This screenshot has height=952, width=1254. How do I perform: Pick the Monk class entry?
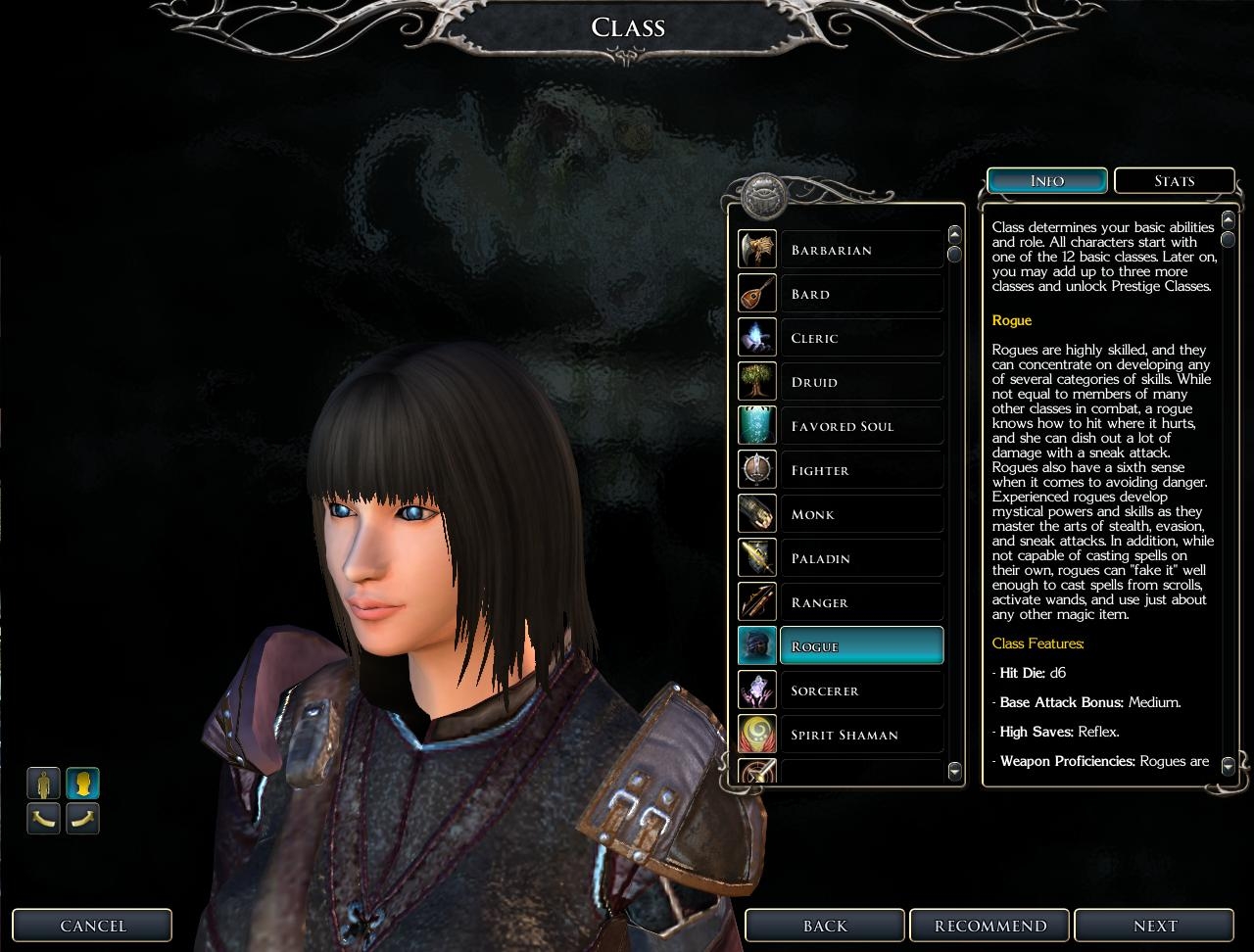point(860,514)
